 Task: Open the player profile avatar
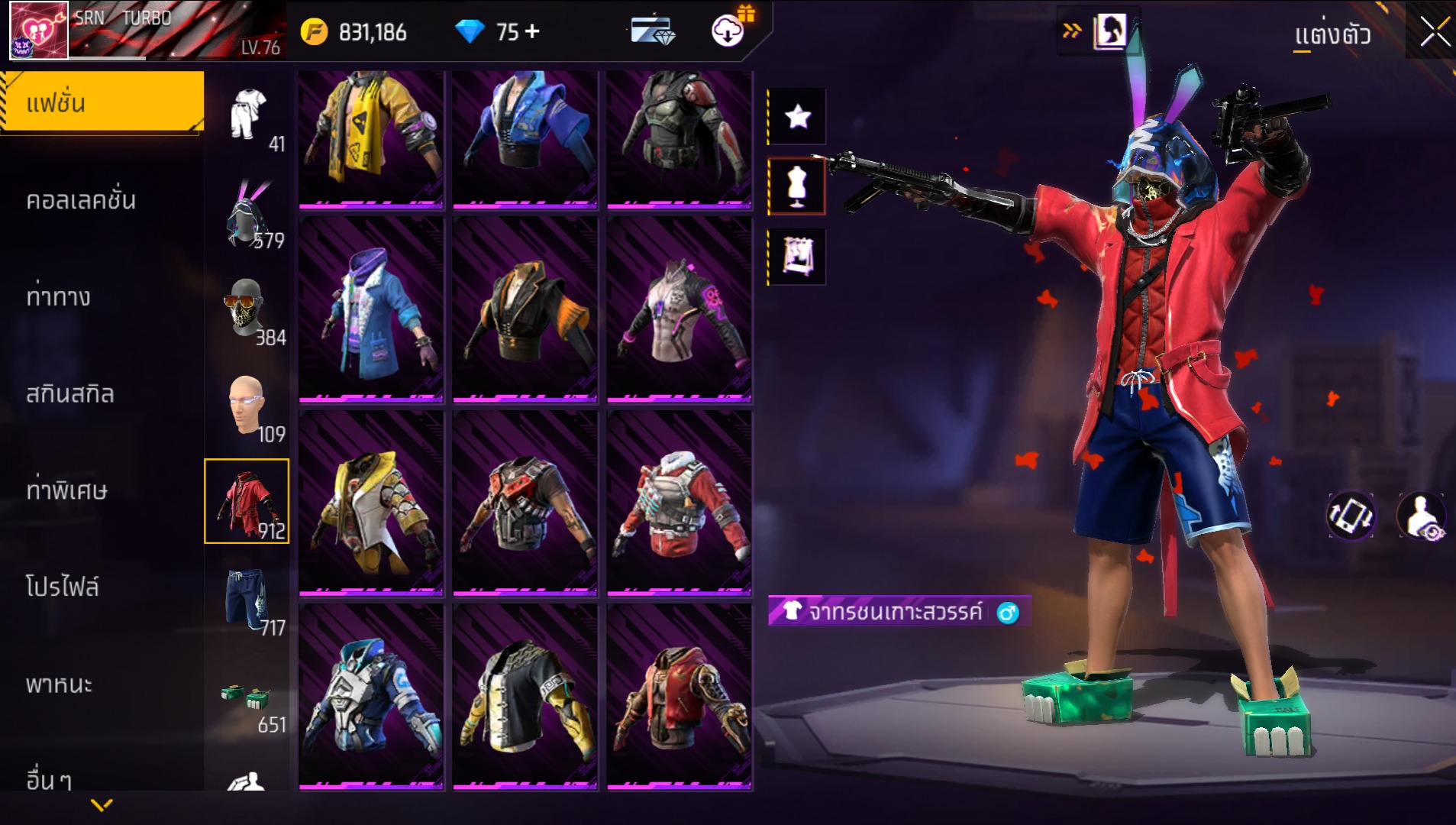[38, 31]
